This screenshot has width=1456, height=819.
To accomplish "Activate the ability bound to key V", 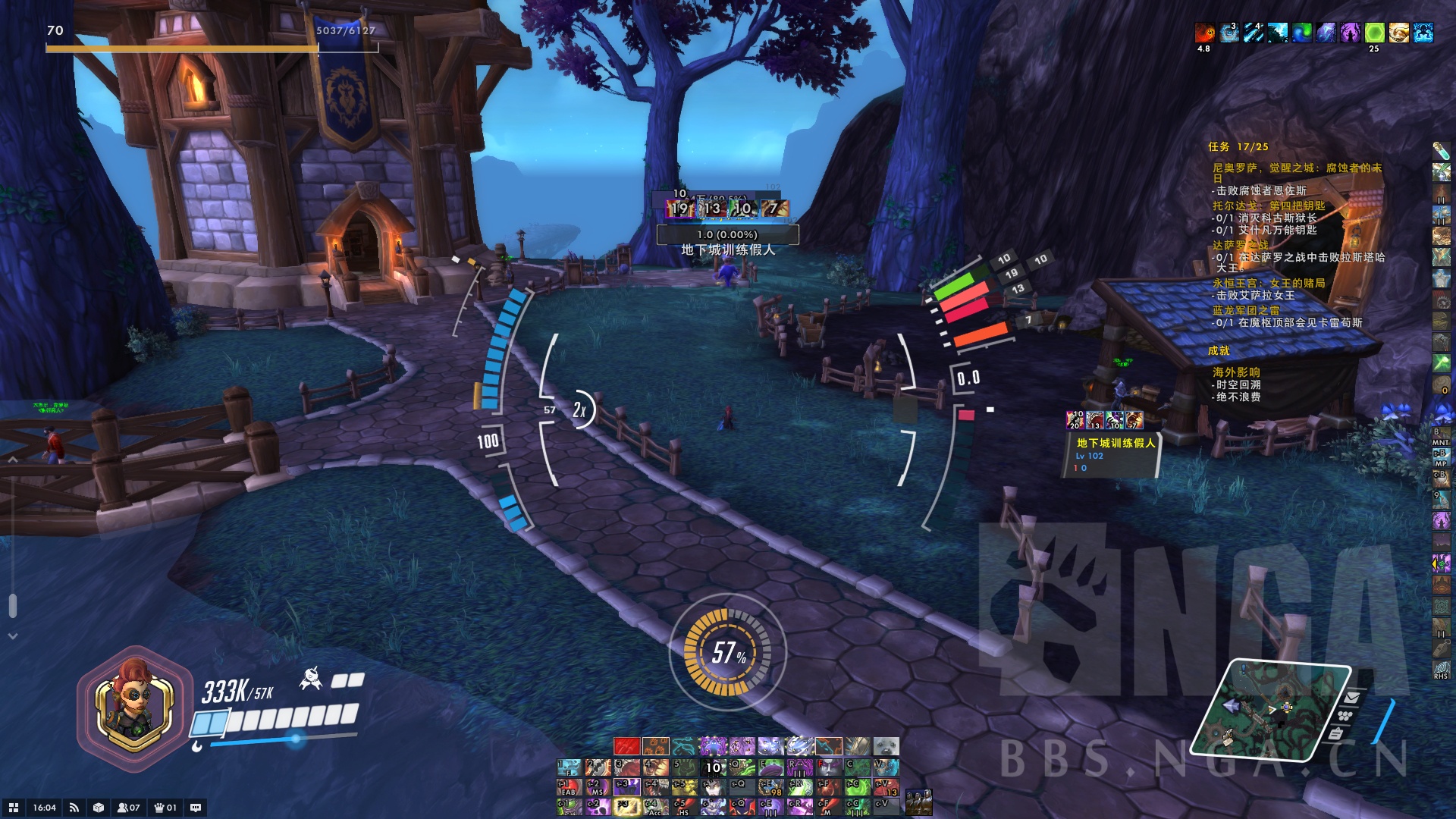I will (886, 767).
